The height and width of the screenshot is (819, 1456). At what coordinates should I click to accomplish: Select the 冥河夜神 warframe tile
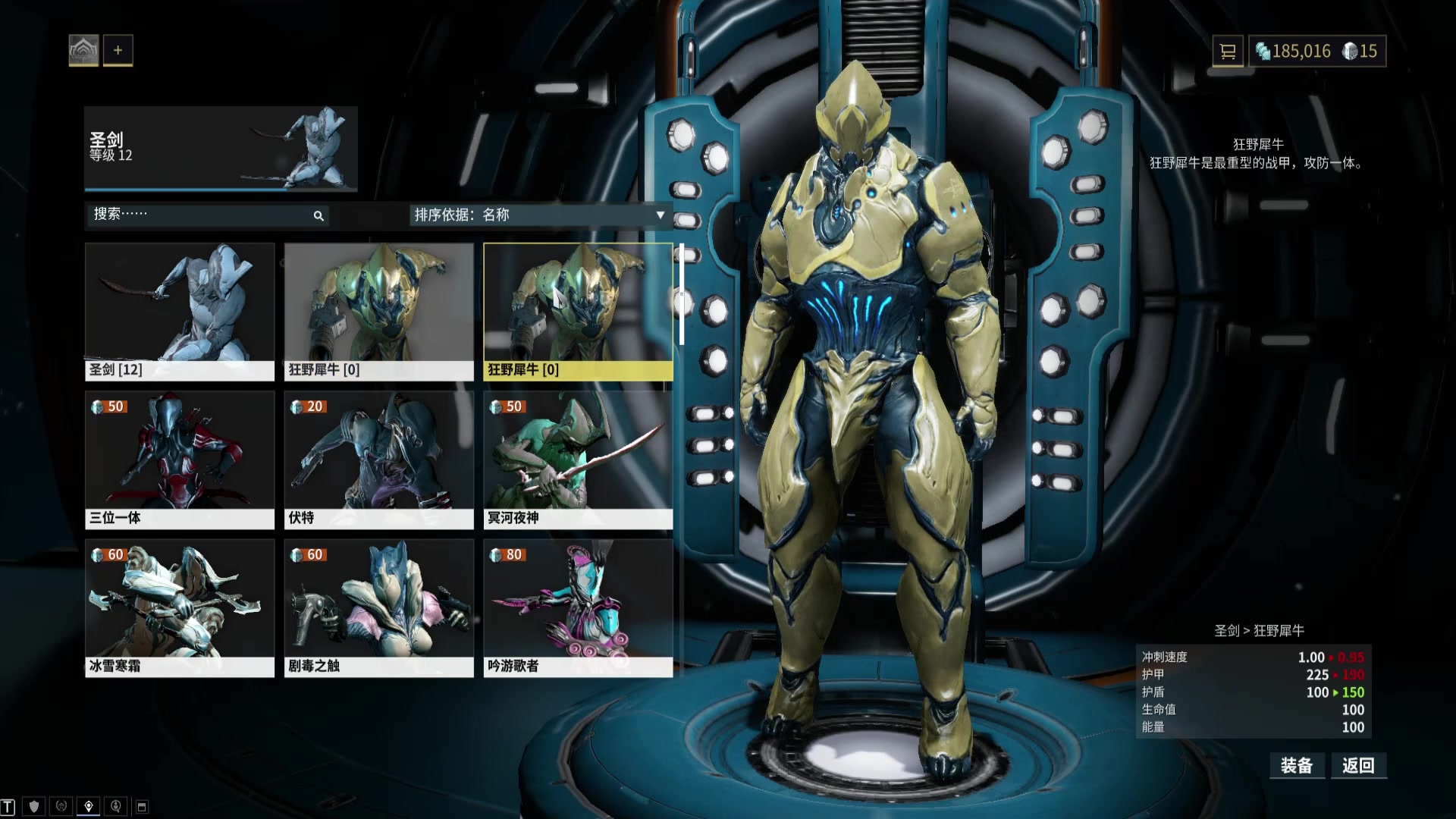[x=578, y=460]
